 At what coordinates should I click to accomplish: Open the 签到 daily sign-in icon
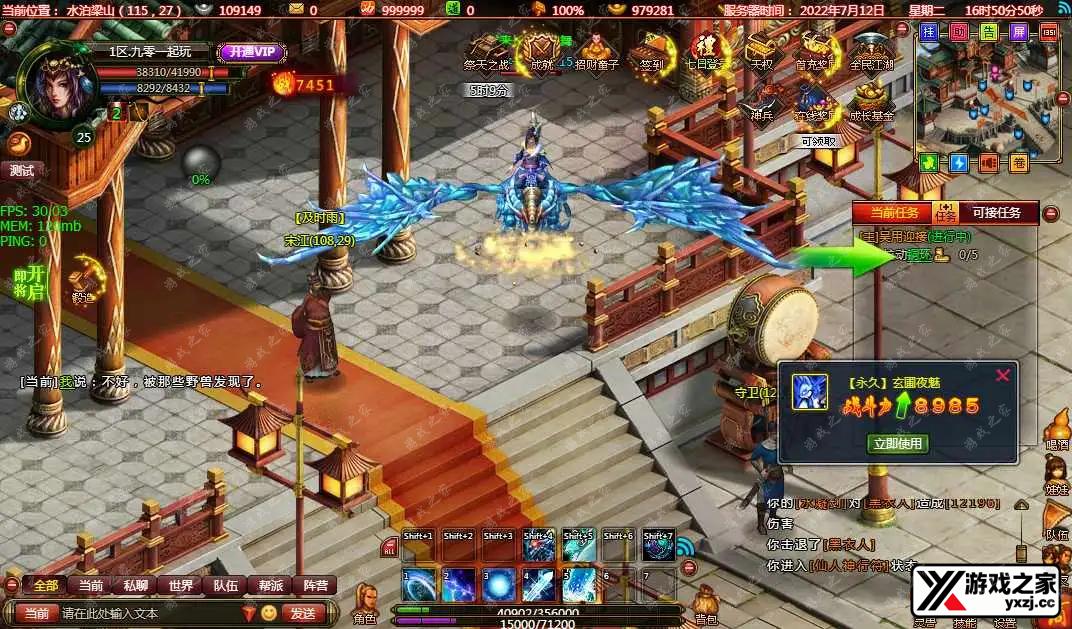point(652,50)
